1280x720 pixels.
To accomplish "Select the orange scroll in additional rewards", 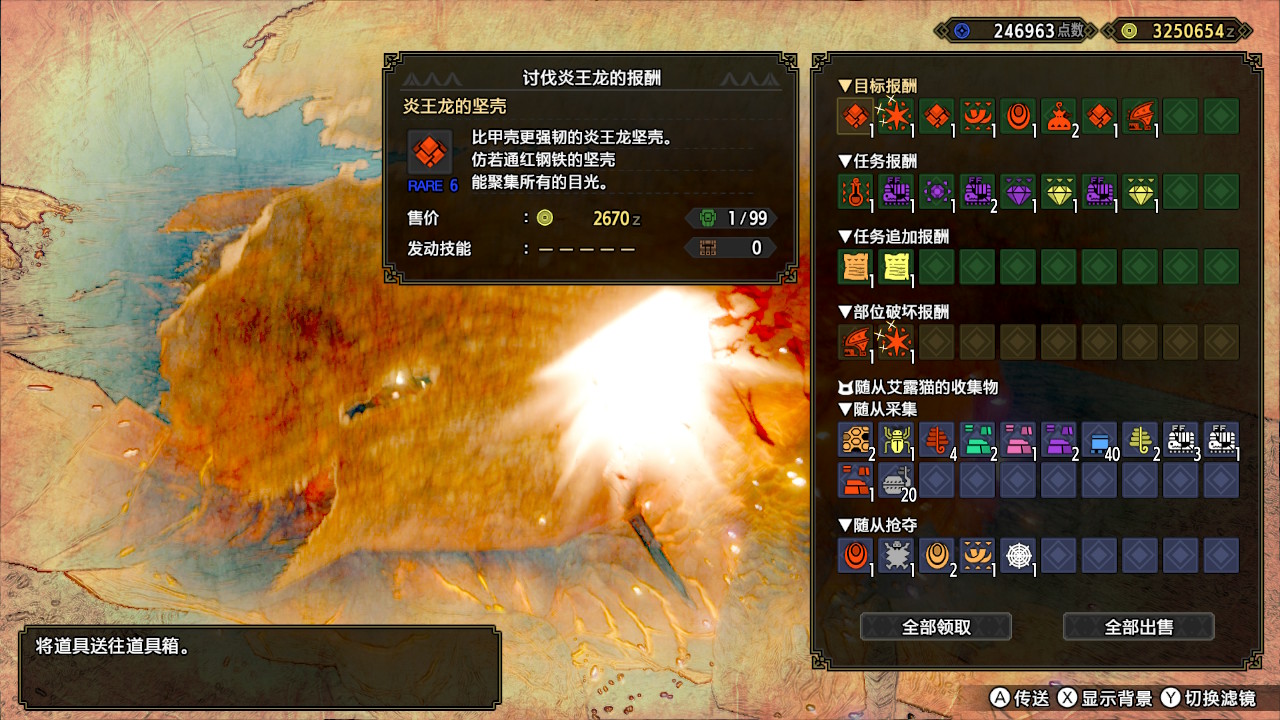I will point(856,266).
